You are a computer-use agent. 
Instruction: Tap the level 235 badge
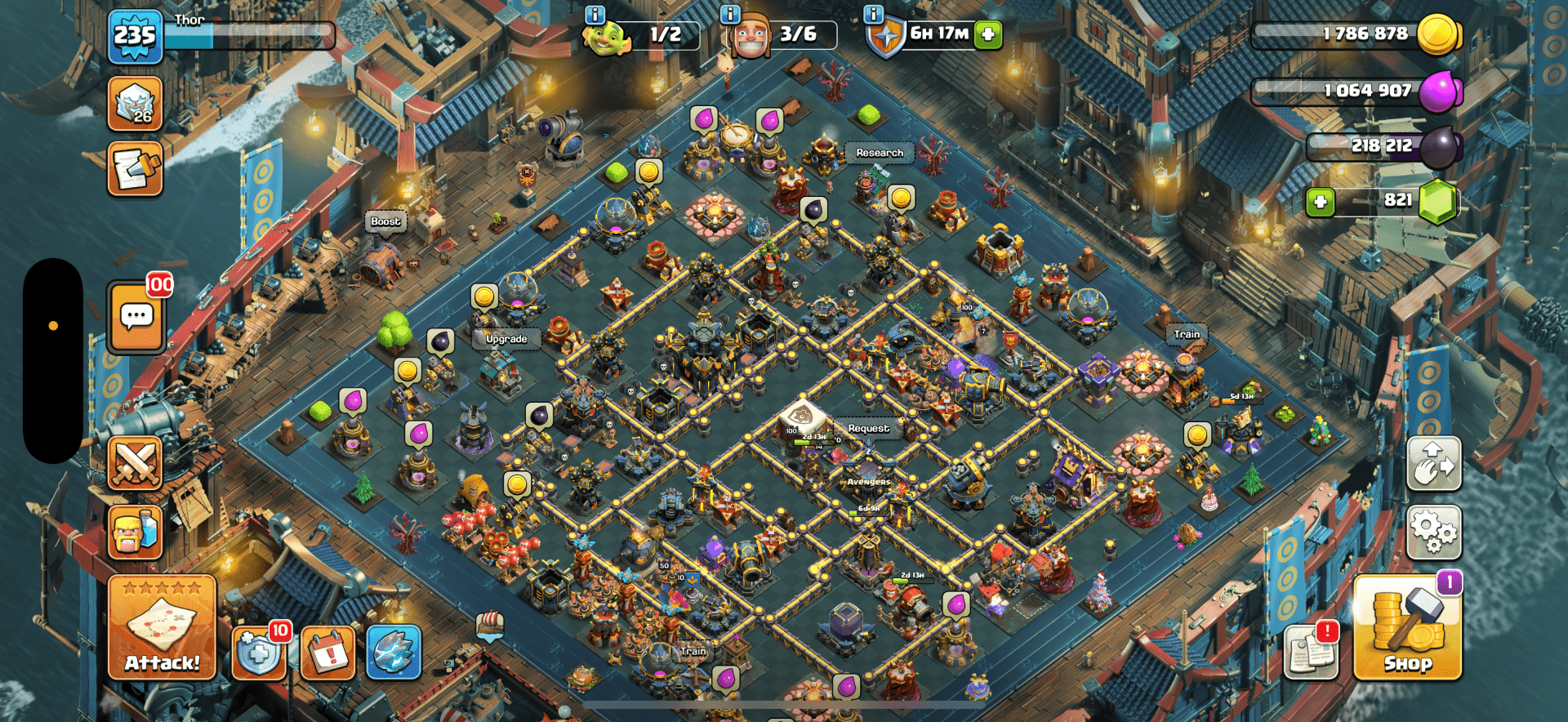point(137,35)
